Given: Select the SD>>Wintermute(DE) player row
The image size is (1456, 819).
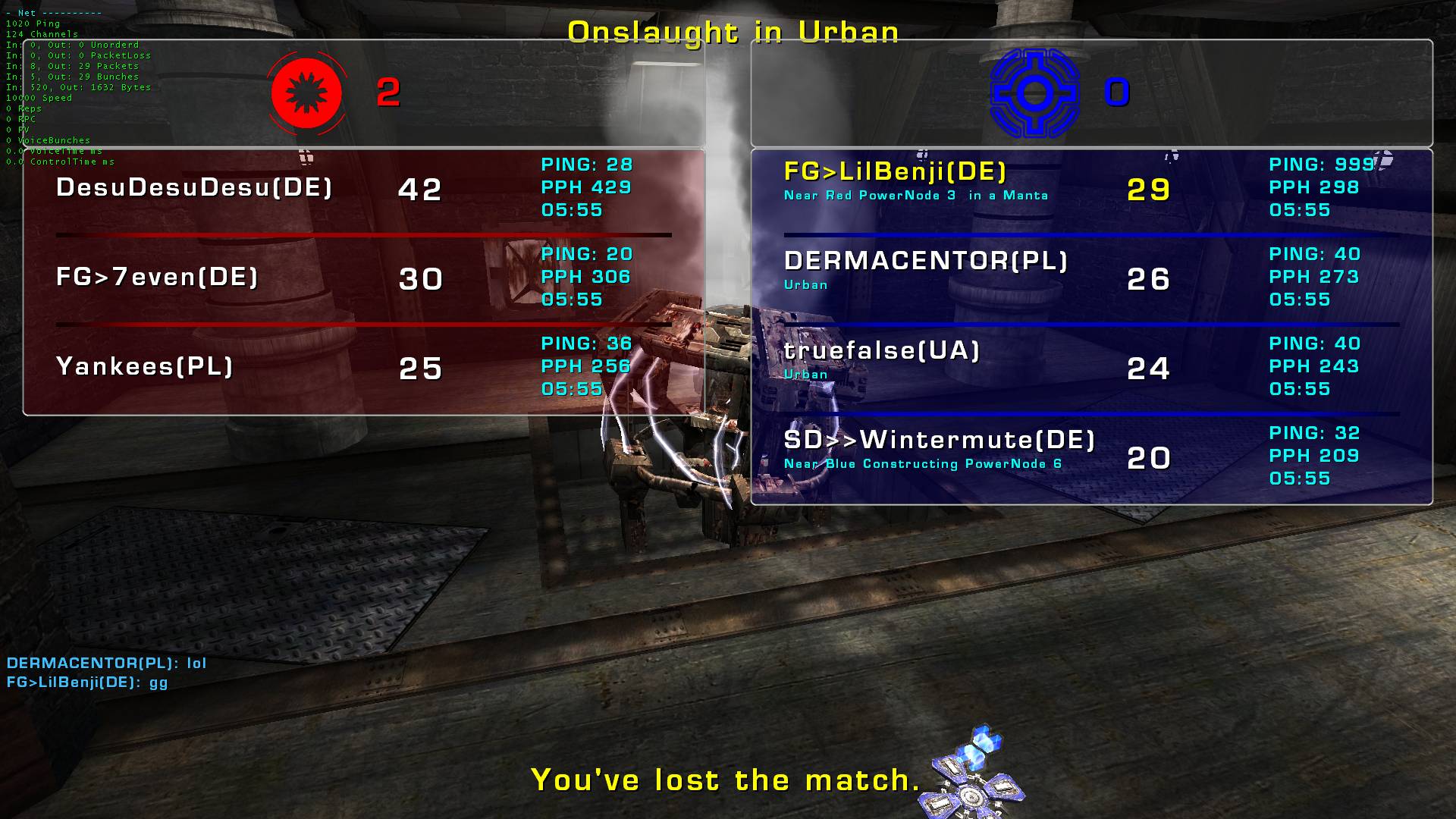Looking at the screenshot, I should pyautogui.click(x=940, y=441).
